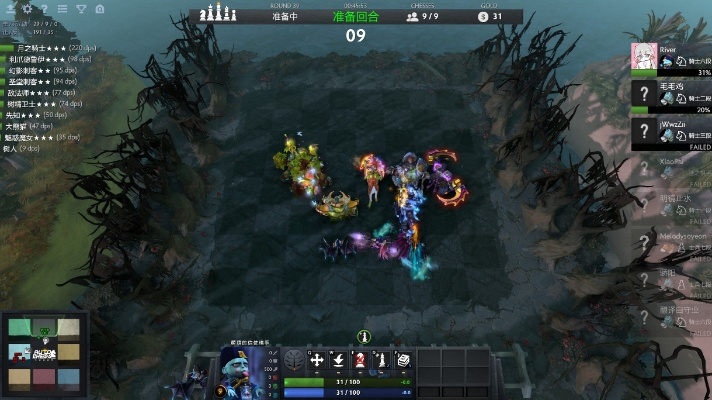Click the question mark help icon
This screenshot has width=712, height=400.
point(45,8)
